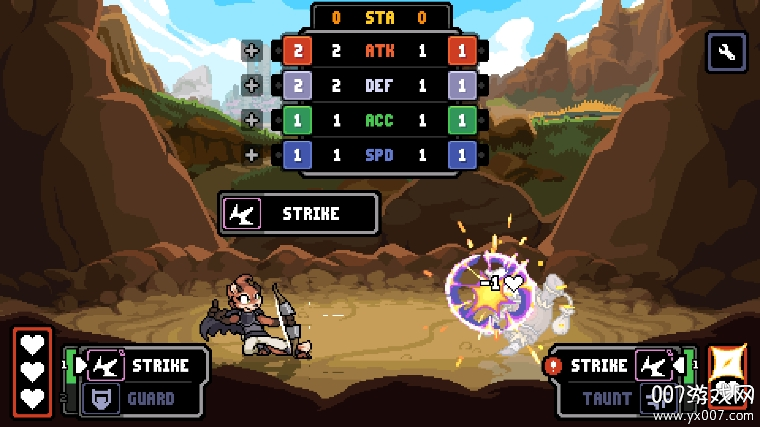Select the player's Strike move
This screenshot has width=760, height=427.
tap(146, 365)
